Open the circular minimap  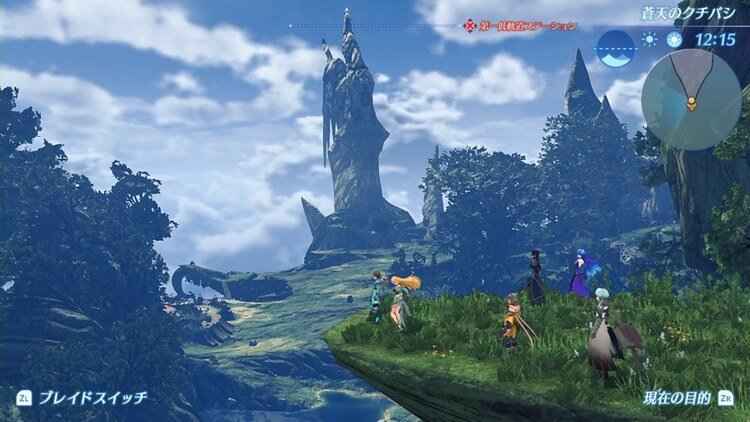[691, 100]
